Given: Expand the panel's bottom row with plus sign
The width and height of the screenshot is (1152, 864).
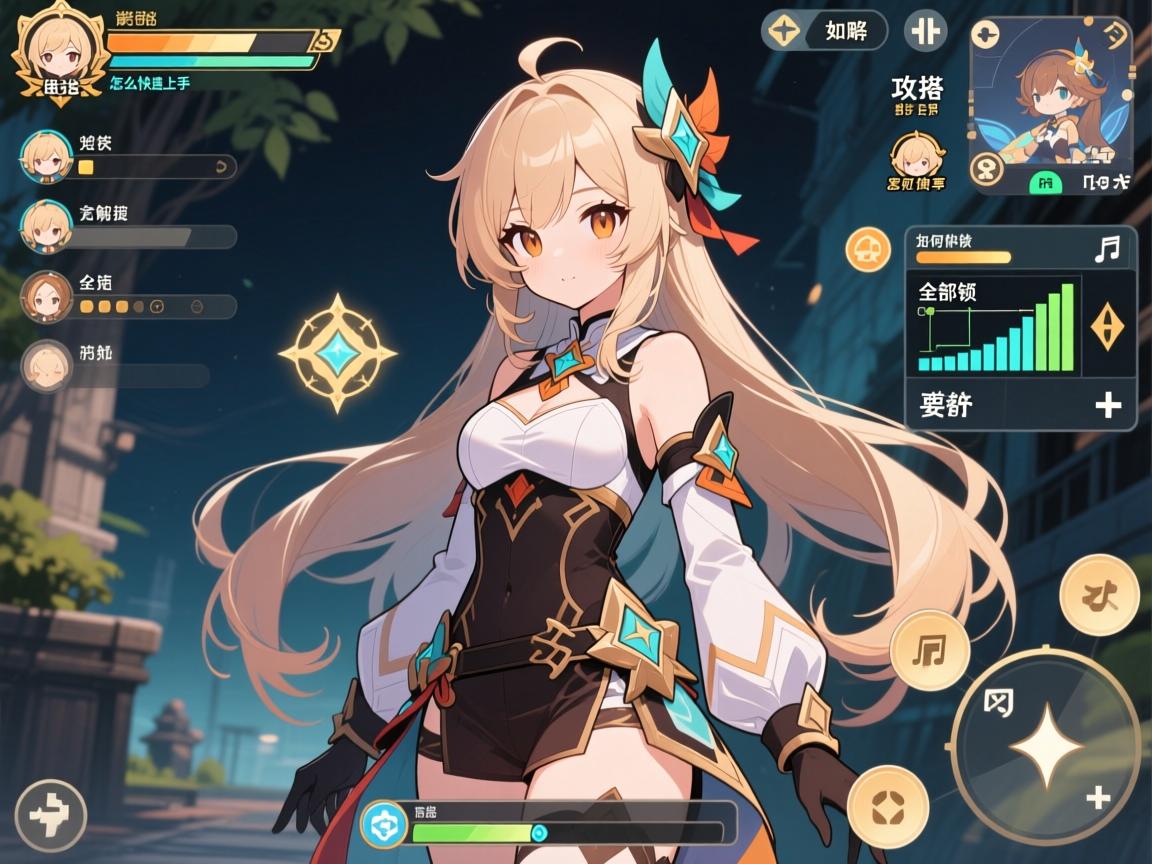Looking at the screenshot, I should coord(1020,405).
